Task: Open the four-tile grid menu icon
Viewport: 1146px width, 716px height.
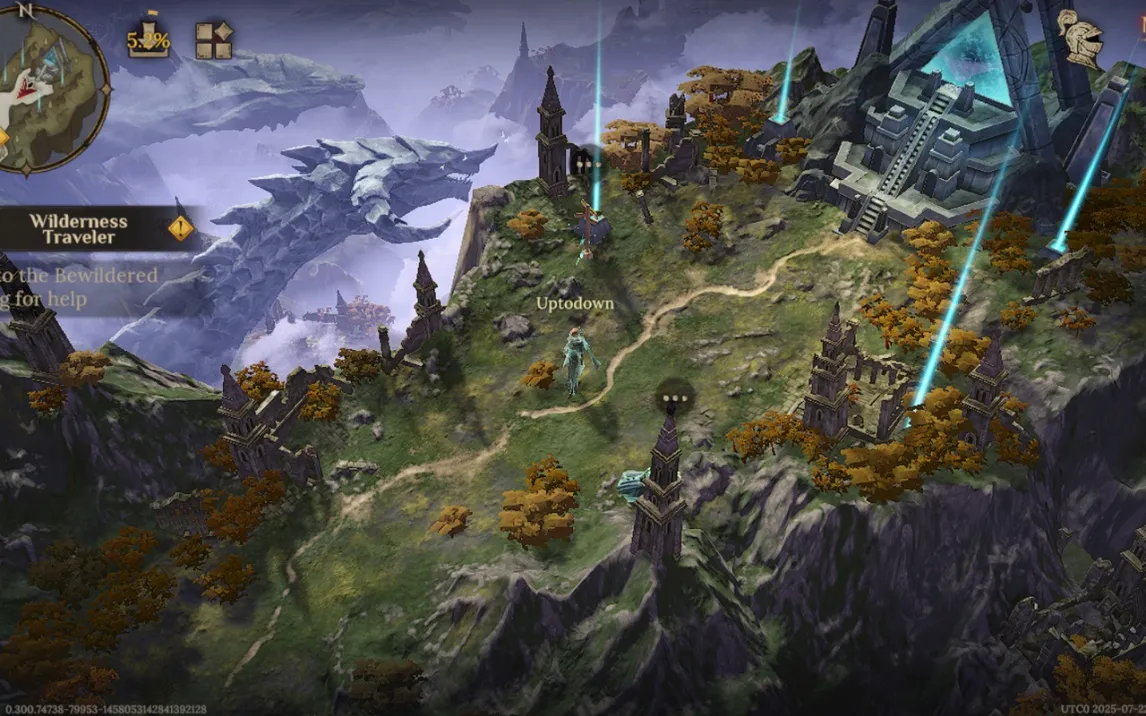Action: (213, 41)
